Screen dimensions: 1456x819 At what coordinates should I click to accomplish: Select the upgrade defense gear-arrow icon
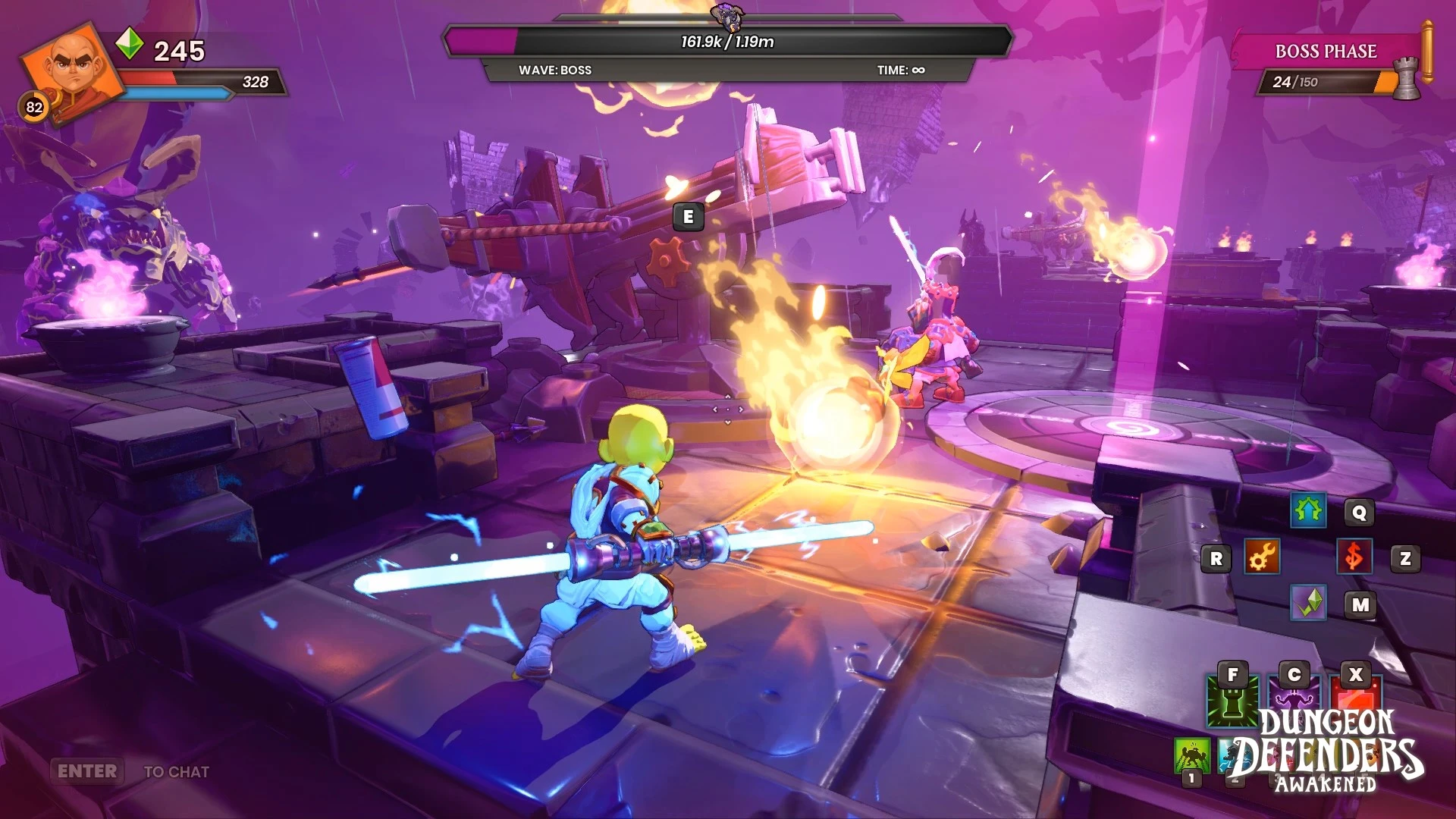[x=1308, y=512]
